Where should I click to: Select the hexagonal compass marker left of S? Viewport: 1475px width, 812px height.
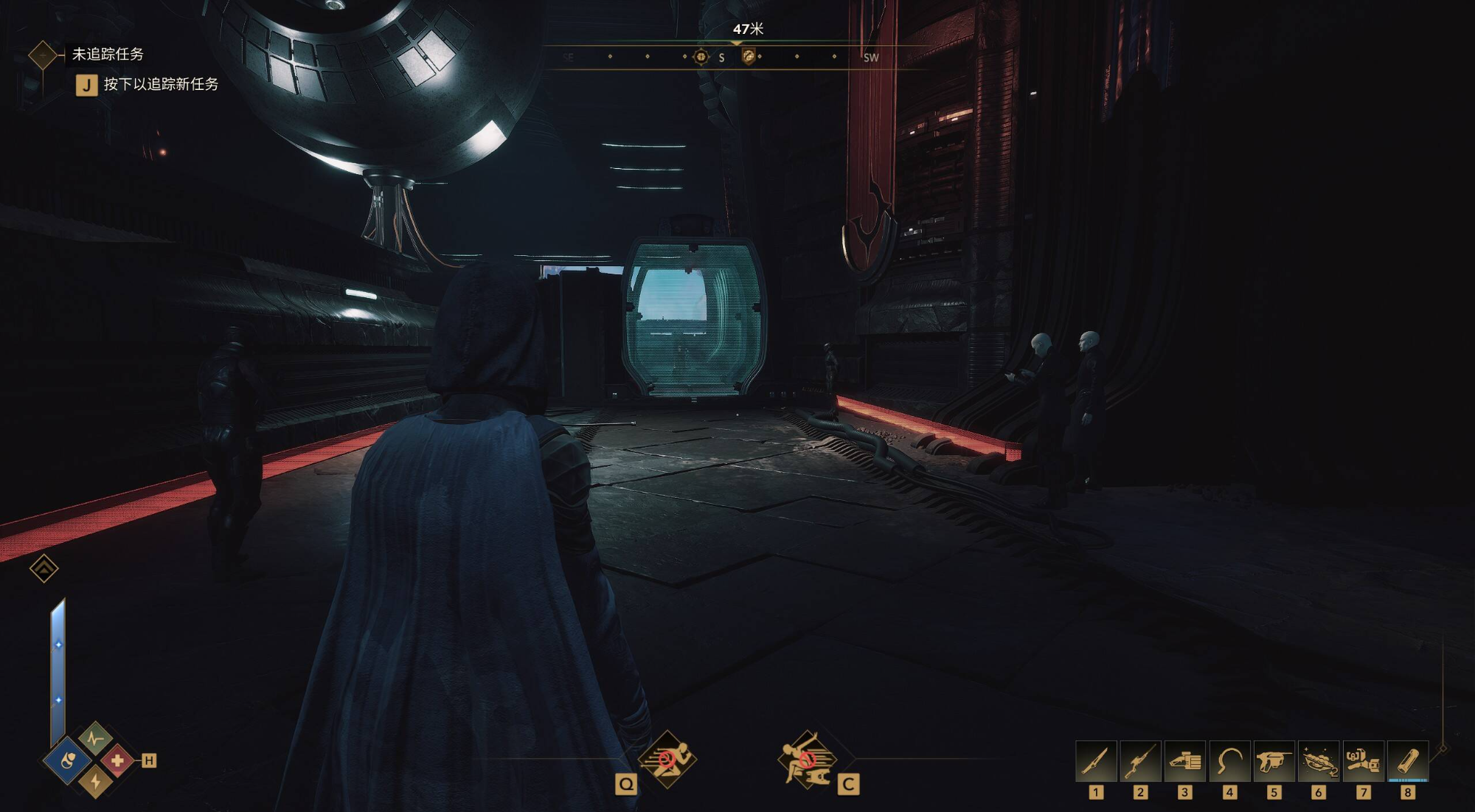(701, 57)
